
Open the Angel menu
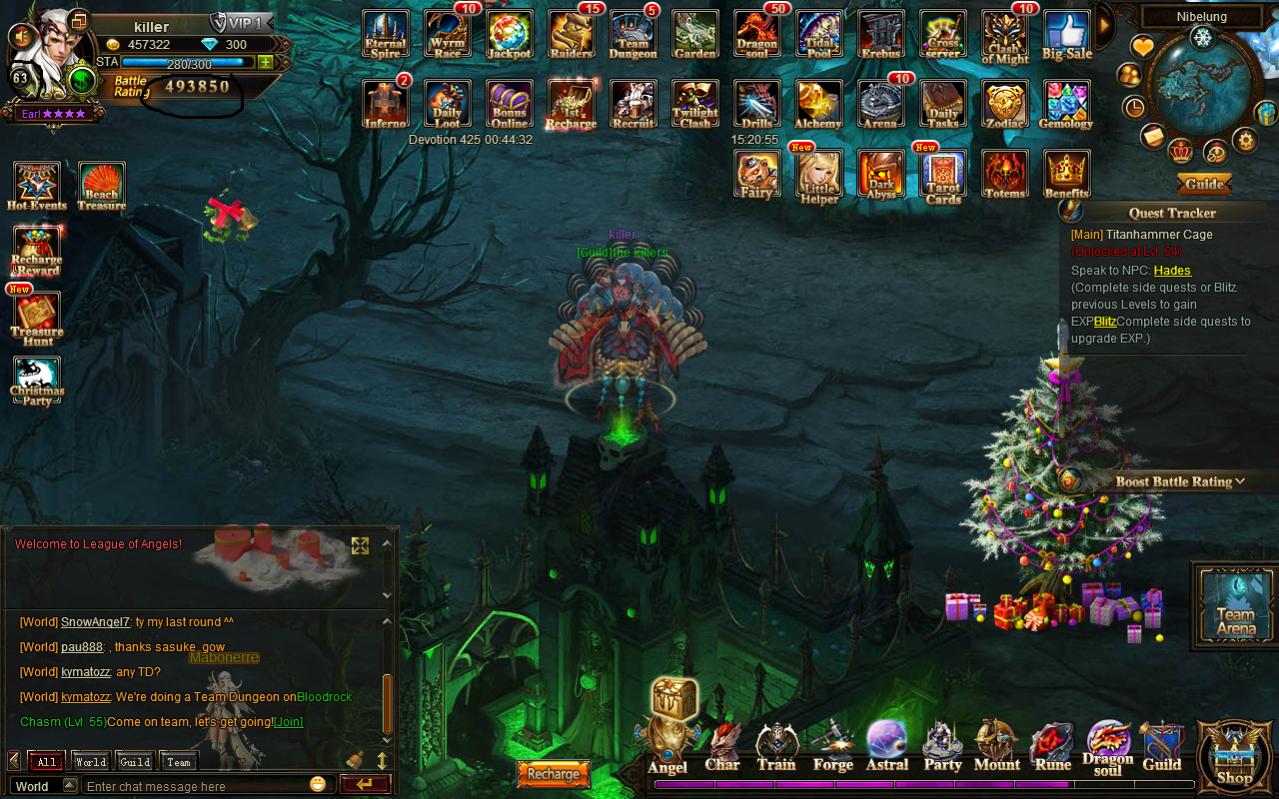[x=668, y=748]
